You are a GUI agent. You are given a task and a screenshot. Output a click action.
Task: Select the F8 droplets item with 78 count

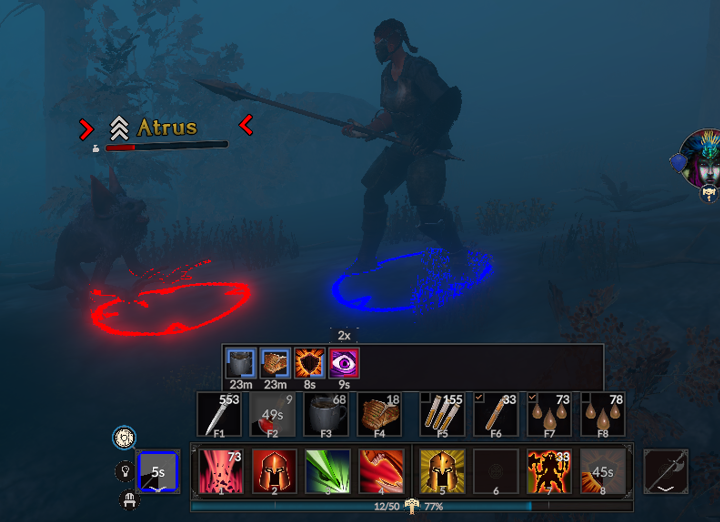602,415
